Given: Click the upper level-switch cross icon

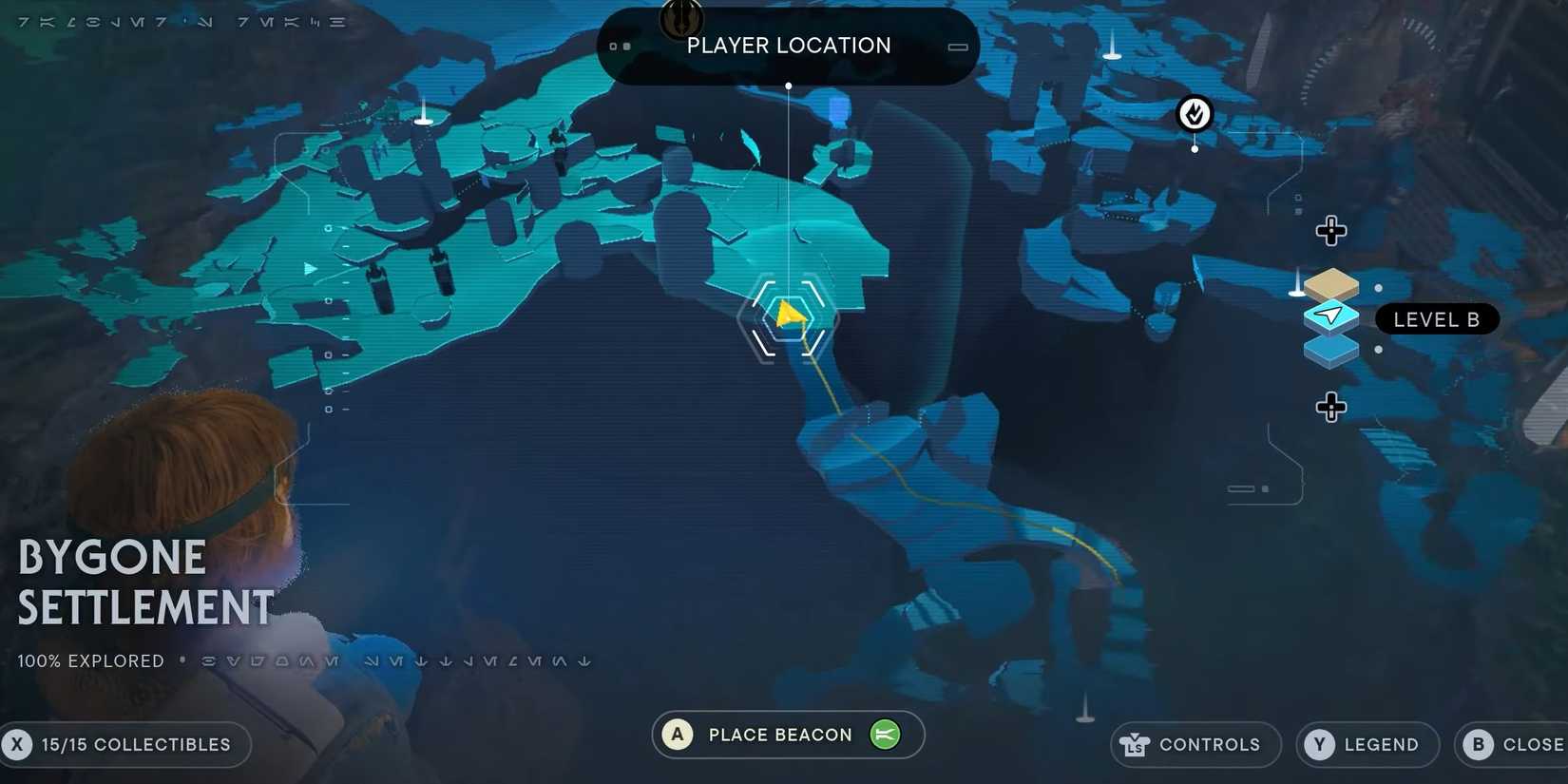Looking at the screenshot, I should coord(1331,230).
